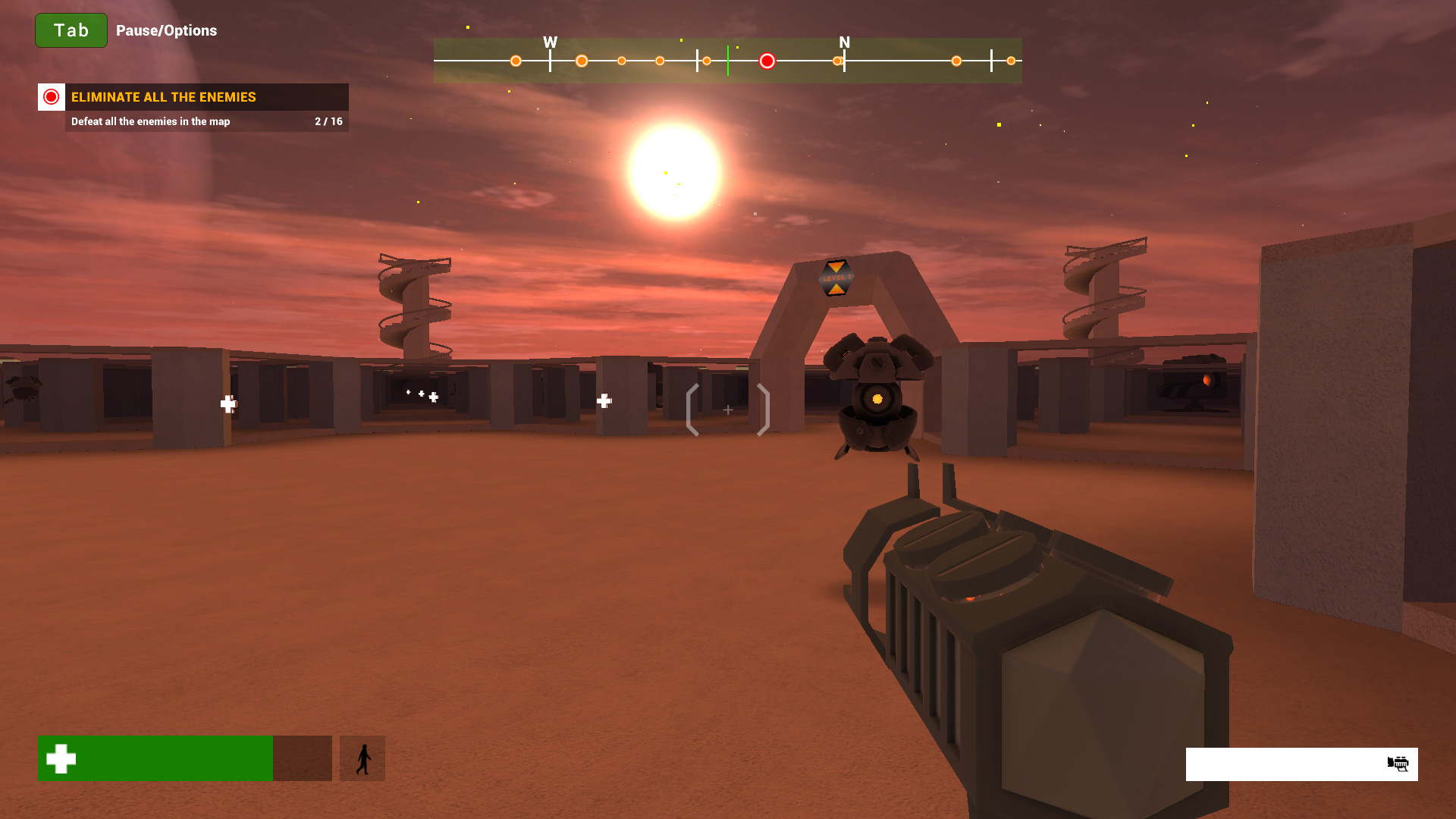
Task: Click the standing stance figure icon
Action: (x=362, y=758)
